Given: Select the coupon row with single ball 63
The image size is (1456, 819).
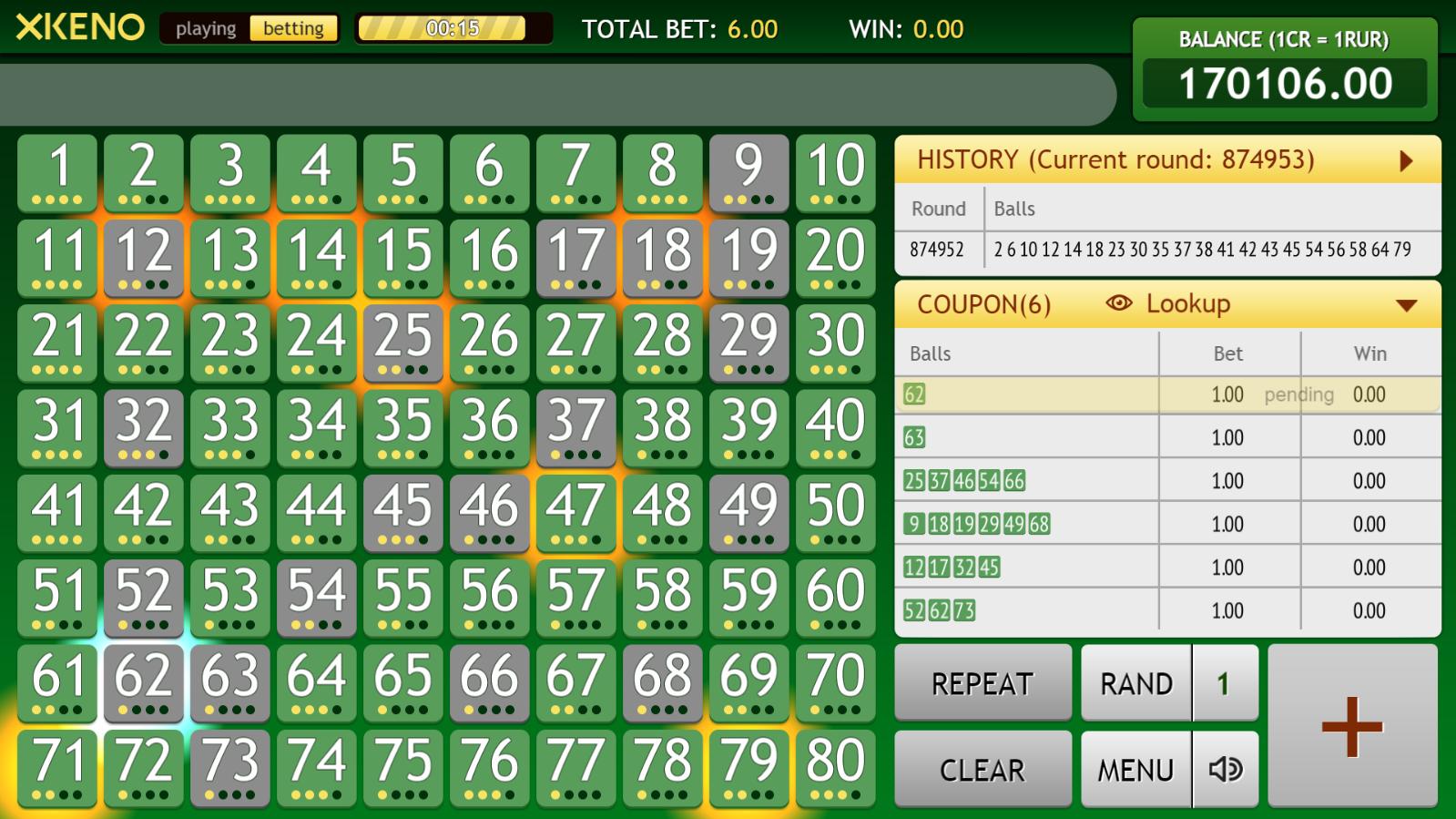Looking at the screenshot, I should 1167,437.
